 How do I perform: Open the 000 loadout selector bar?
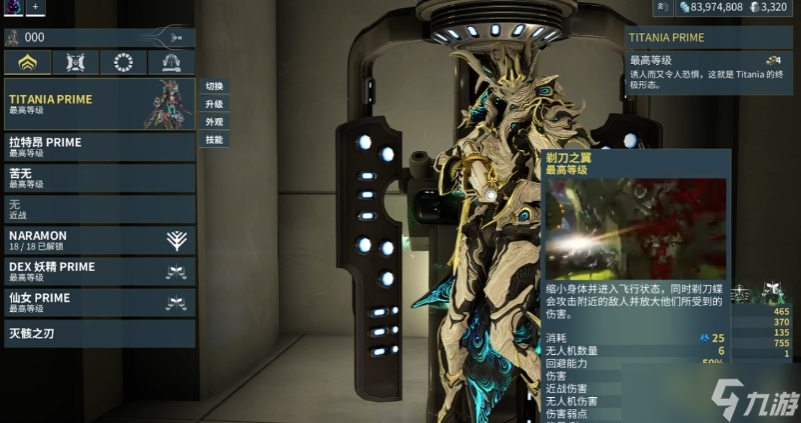tap(100, 37)
